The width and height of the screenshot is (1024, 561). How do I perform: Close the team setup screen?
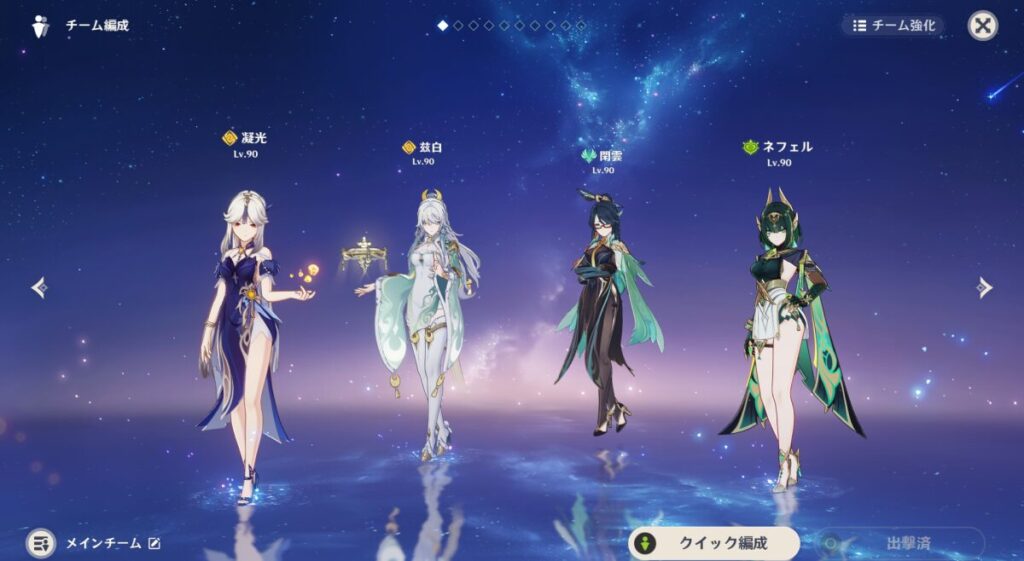982,26
